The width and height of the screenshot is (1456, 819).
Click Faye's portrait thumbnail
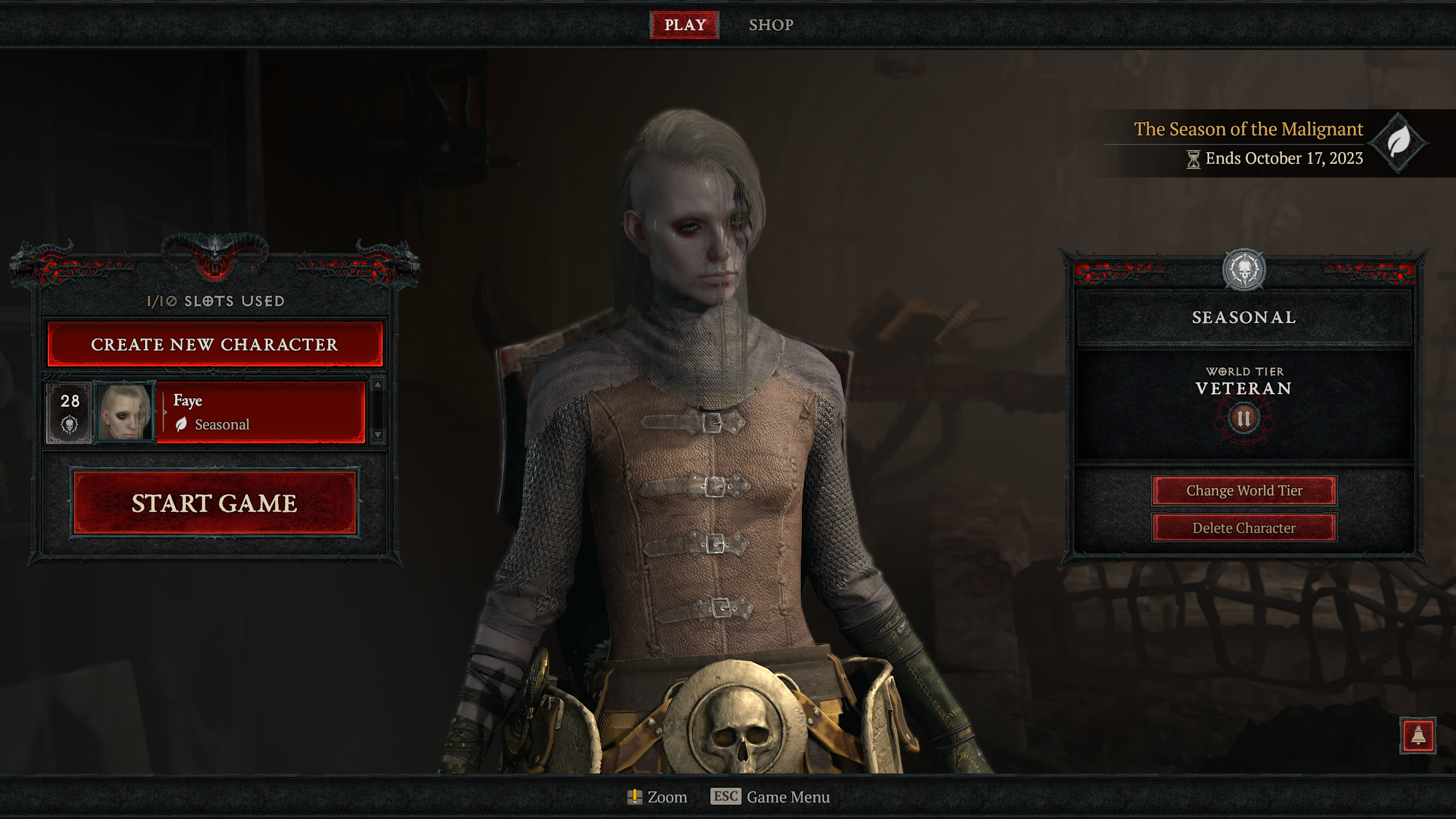click(125, 412)
